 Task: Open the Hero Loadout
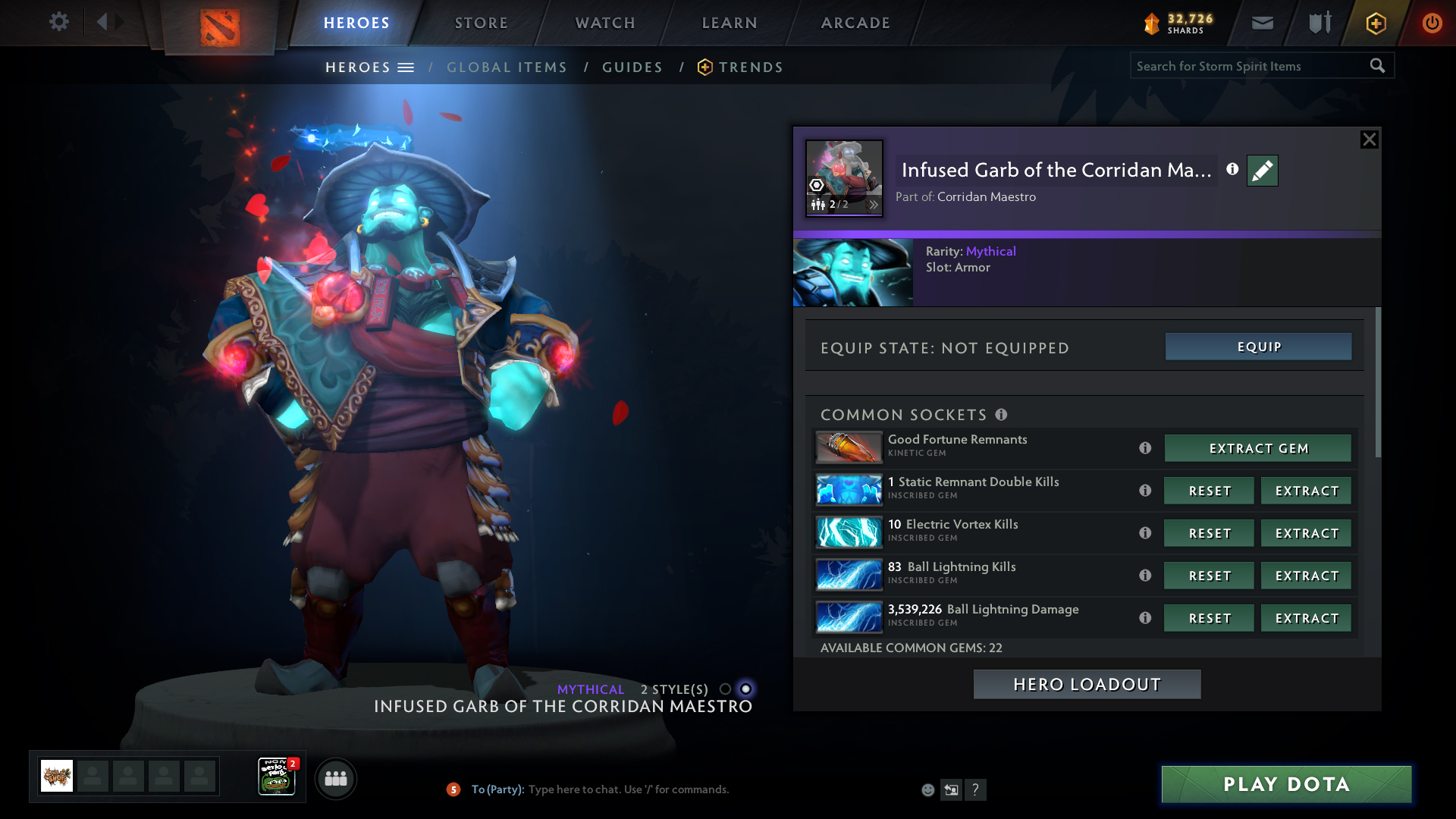1087,685
